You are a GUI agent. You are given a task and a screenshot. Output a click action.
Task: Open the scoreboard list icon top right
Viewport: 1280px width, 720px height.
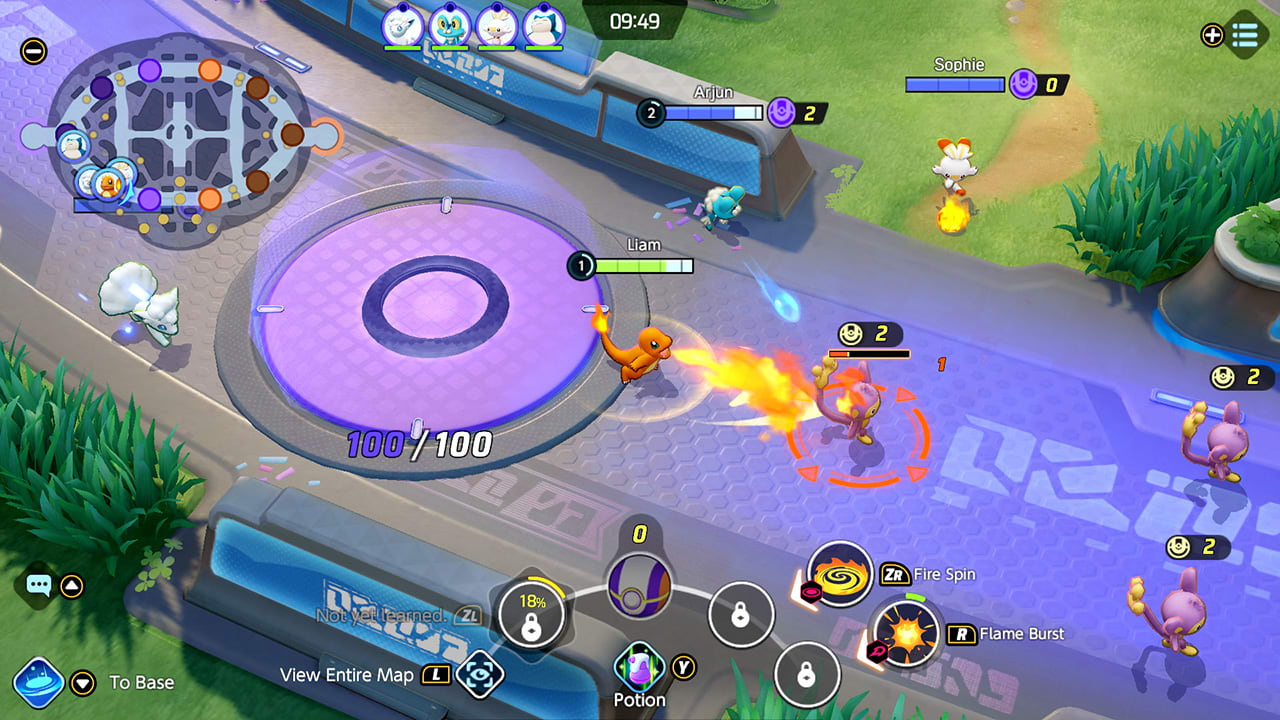tap(1243, 36)
